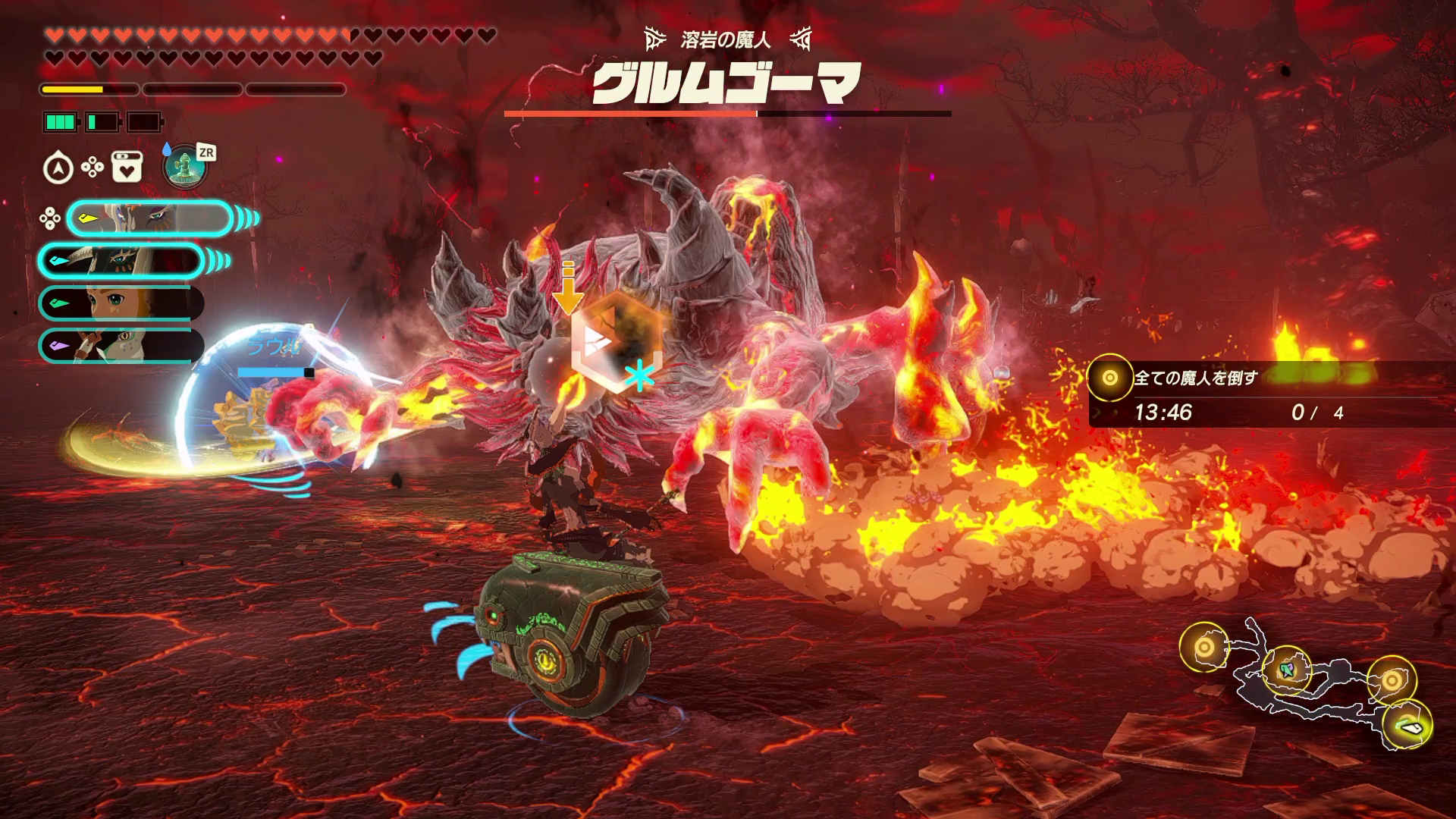1456x819 pixels.
Task: Select the ally portrait with purple marker
Action: coord(121,346)
